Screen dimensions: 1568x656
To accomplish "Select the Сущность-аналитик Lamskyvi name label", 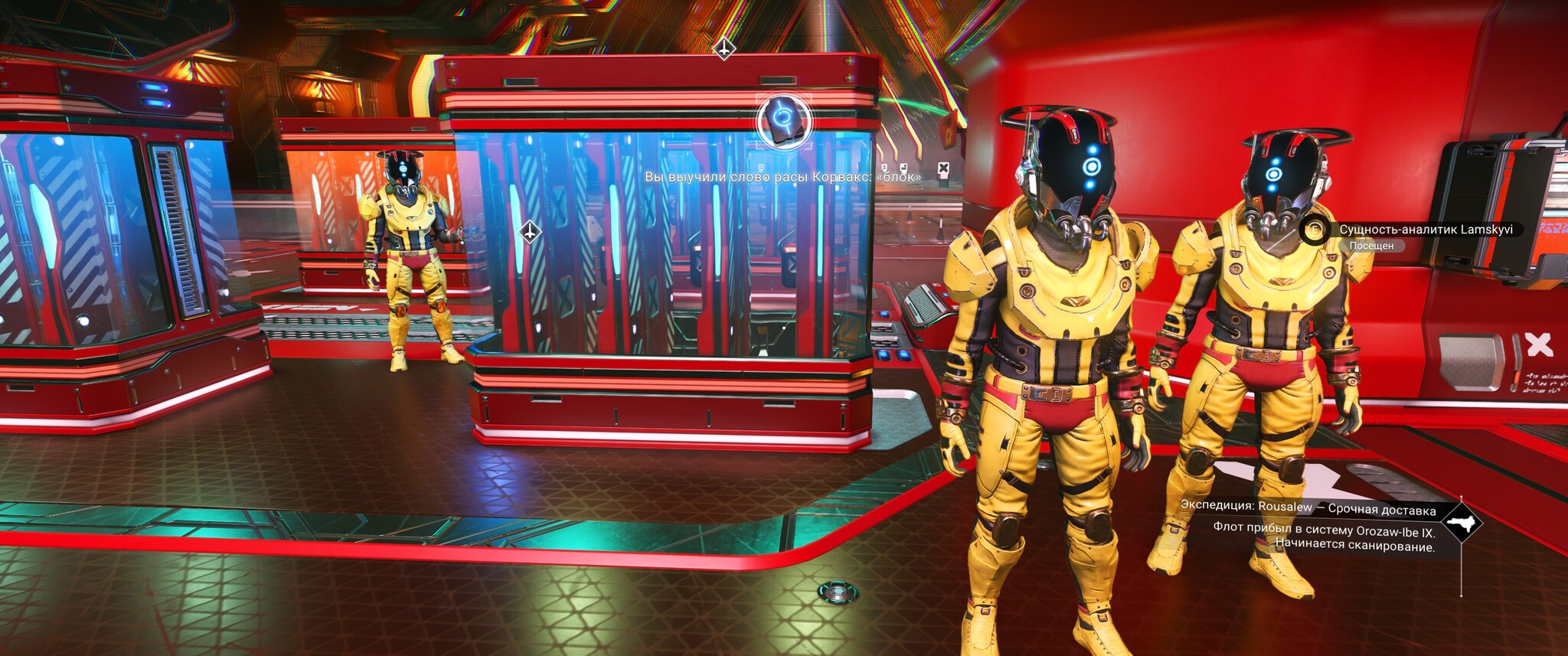I will click(1425, 230).
